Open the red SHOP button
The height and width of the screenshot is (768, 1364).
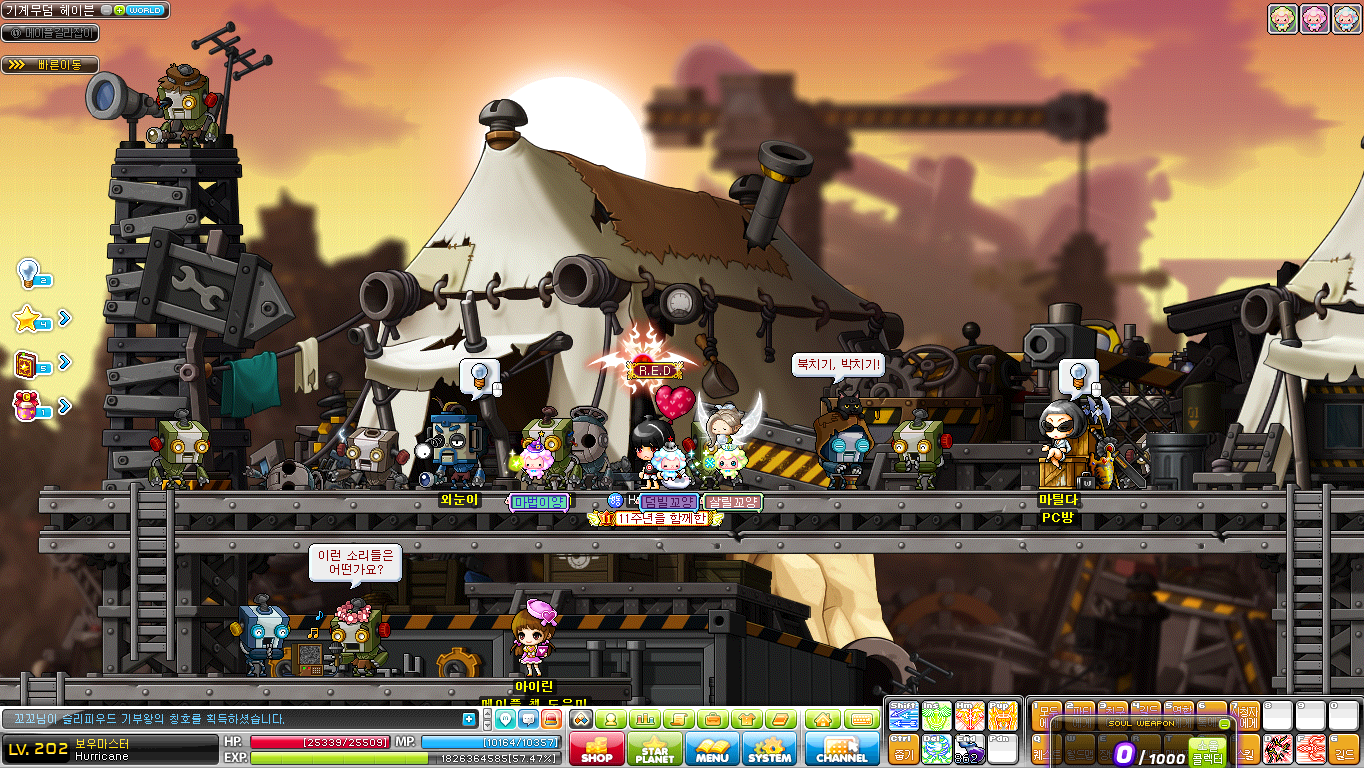[x=597, y=749]
